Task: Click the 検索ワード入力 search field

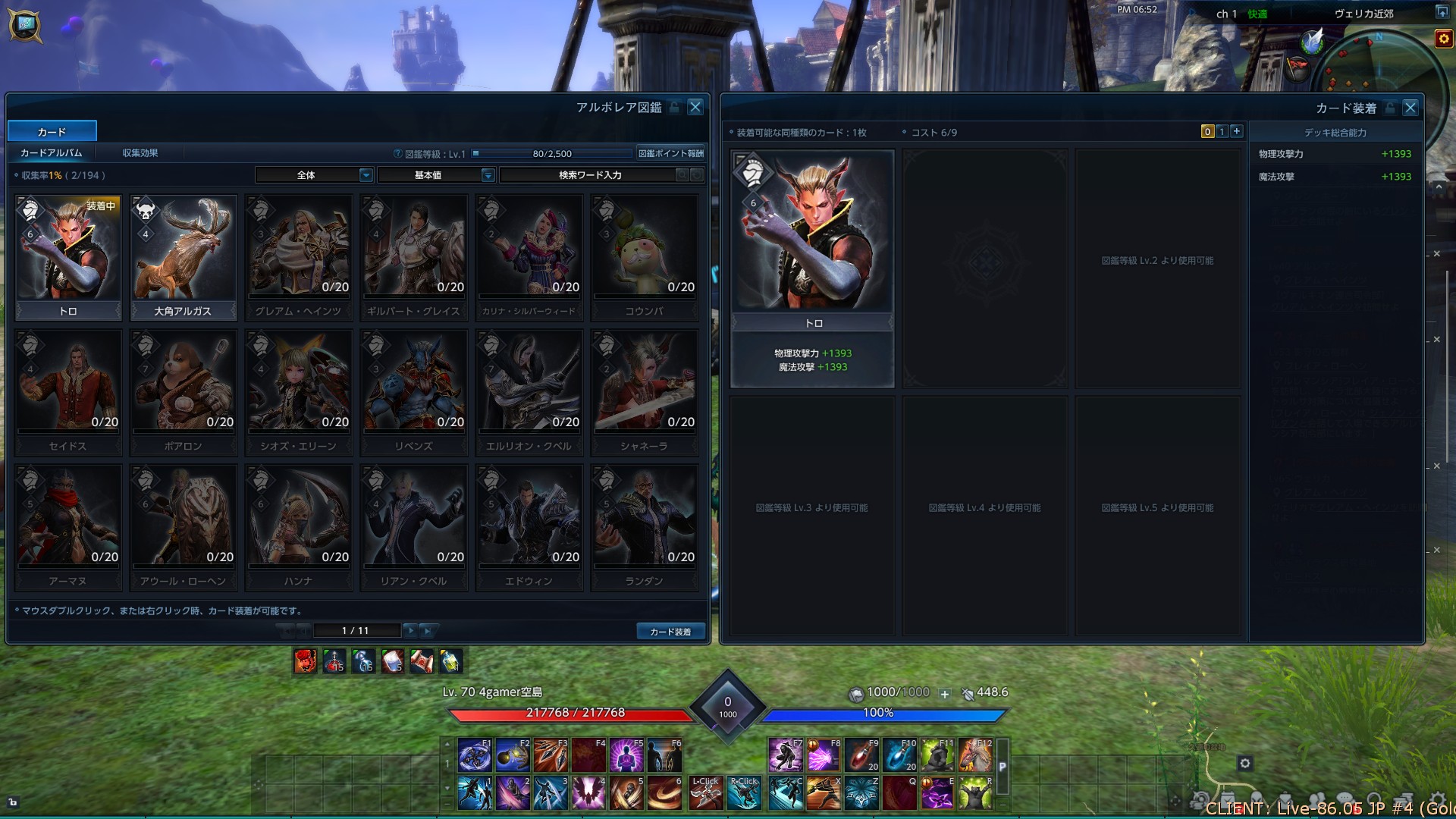Action: [x=590, y=175]
